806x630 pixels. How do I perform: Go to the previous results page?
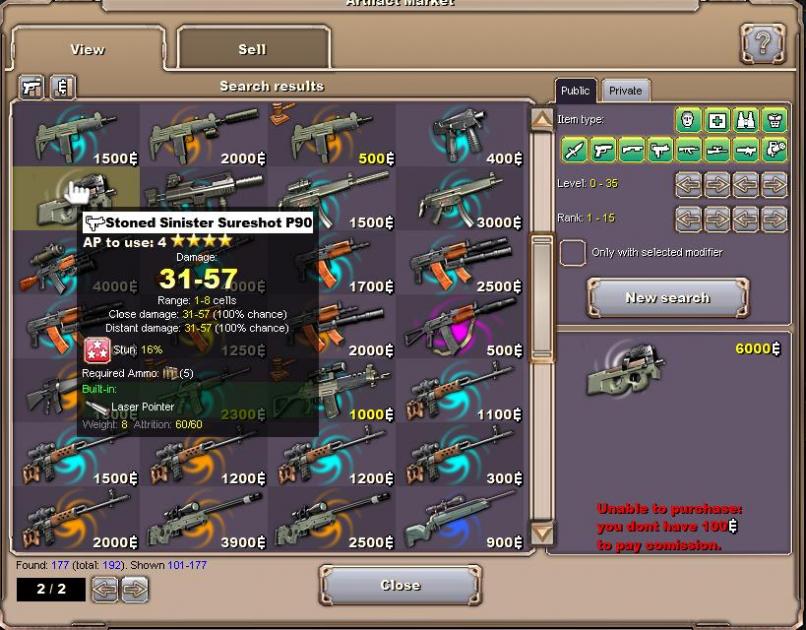(105, 589)
